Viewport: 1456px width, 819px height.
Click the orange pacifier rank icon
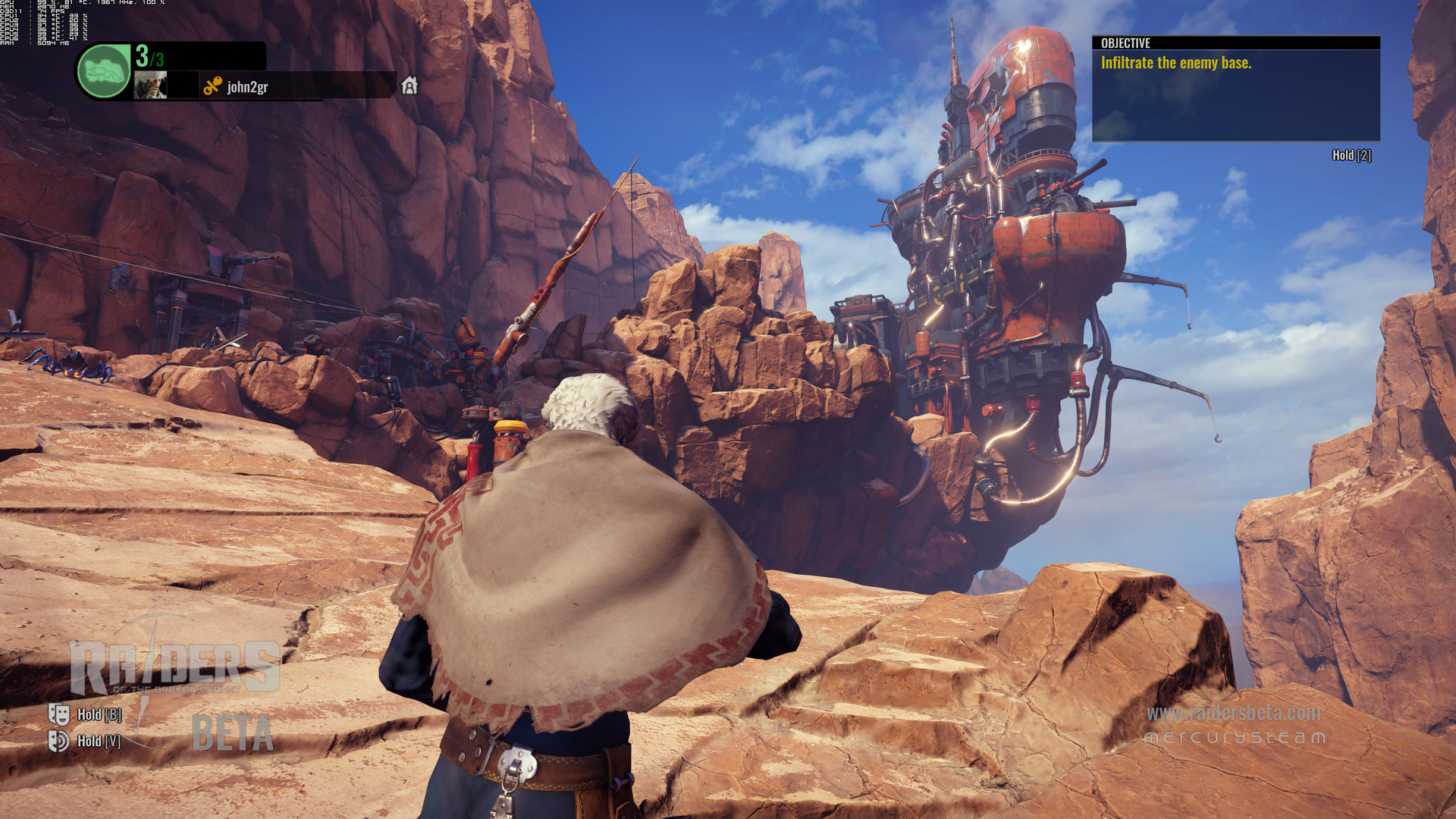[x=212, y=86]
